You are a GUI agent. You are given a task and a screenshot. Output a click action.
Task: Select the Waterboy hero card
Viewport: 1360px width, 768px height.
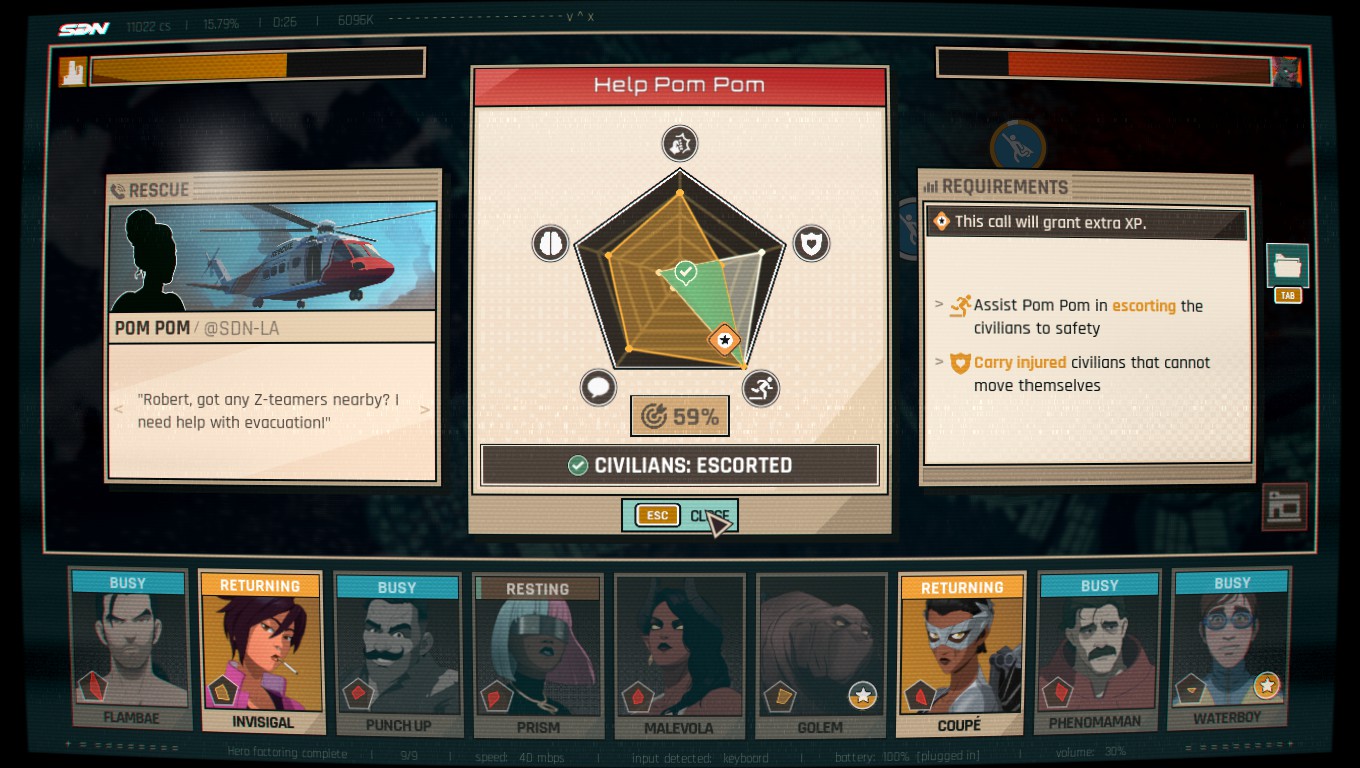pos(1230,648)
